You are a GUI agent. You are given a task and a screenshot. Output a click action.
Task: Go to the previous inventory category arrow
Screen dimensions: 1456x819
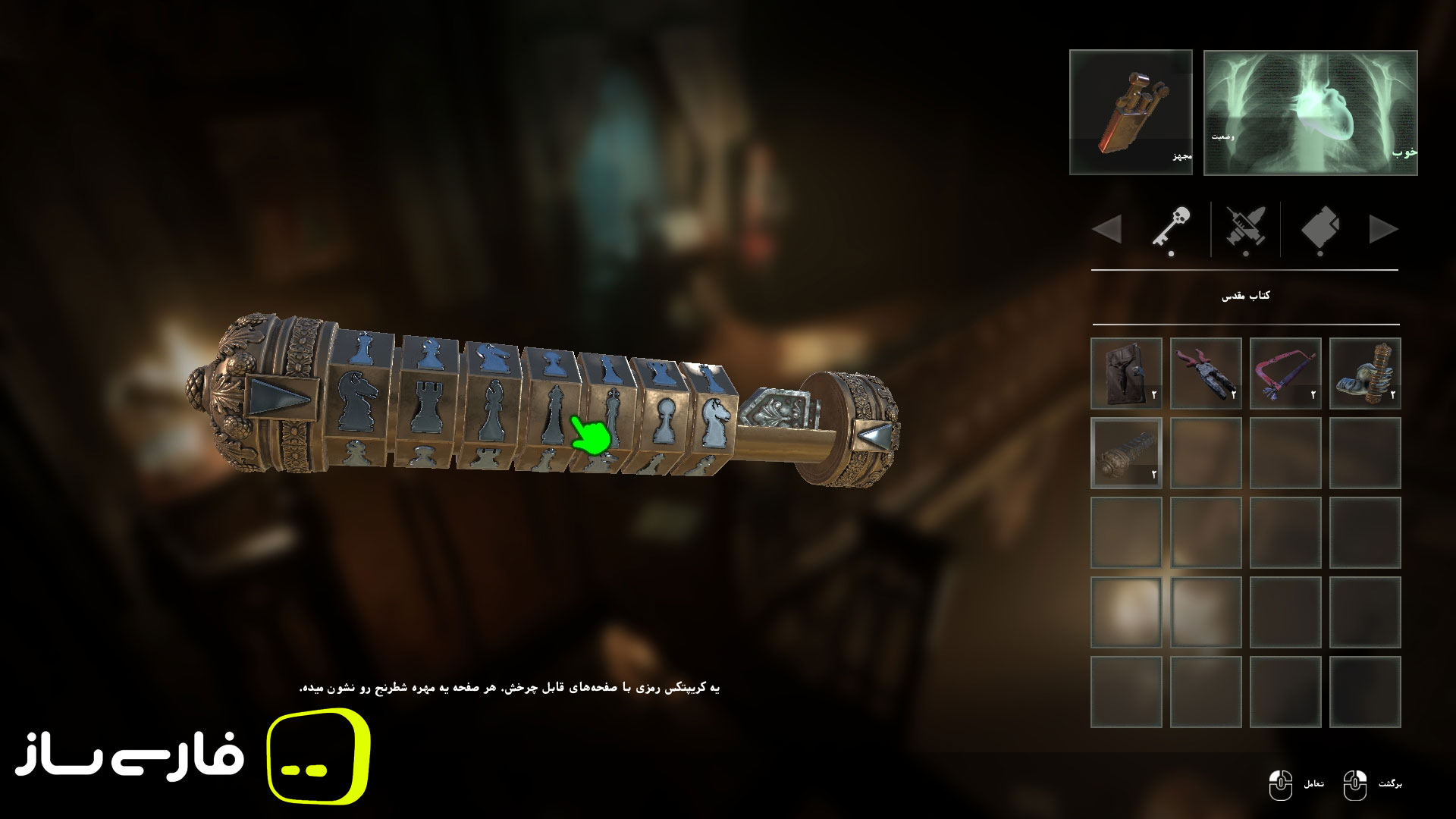pos(1107,229)
